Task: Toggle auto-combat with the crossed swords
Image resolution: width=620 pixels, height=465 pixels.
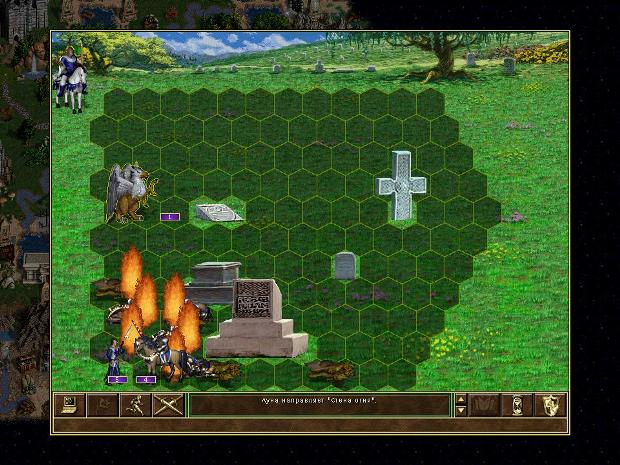Action: pyautogui.click(x=167, y=405)
